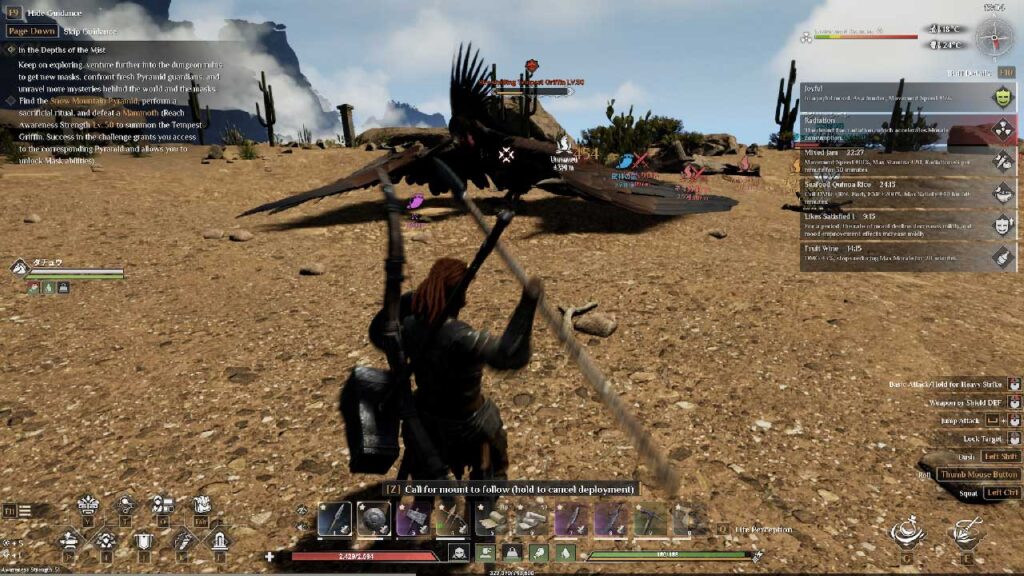The image size is (1024, 576).
Task: Select the spear hotbar slot
Action: pyautogui.click(x=335, y=518)
